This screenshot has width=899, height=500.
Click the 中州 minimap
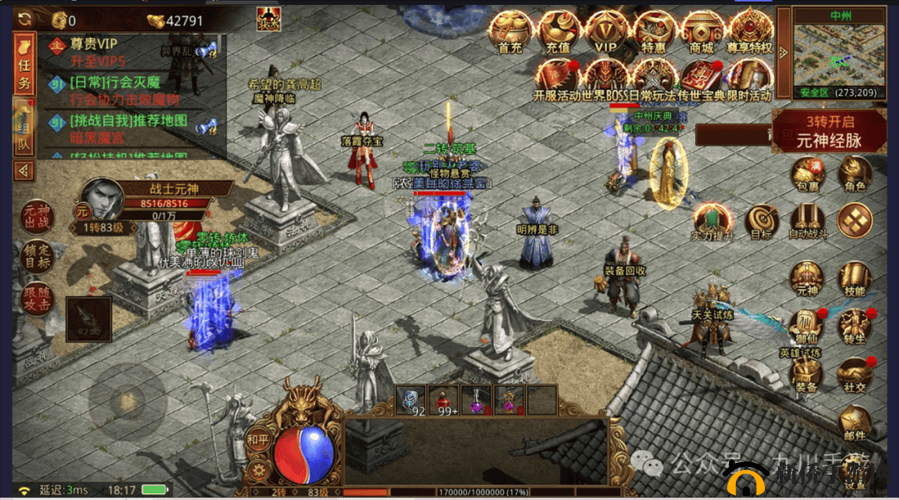click(838, 56)
